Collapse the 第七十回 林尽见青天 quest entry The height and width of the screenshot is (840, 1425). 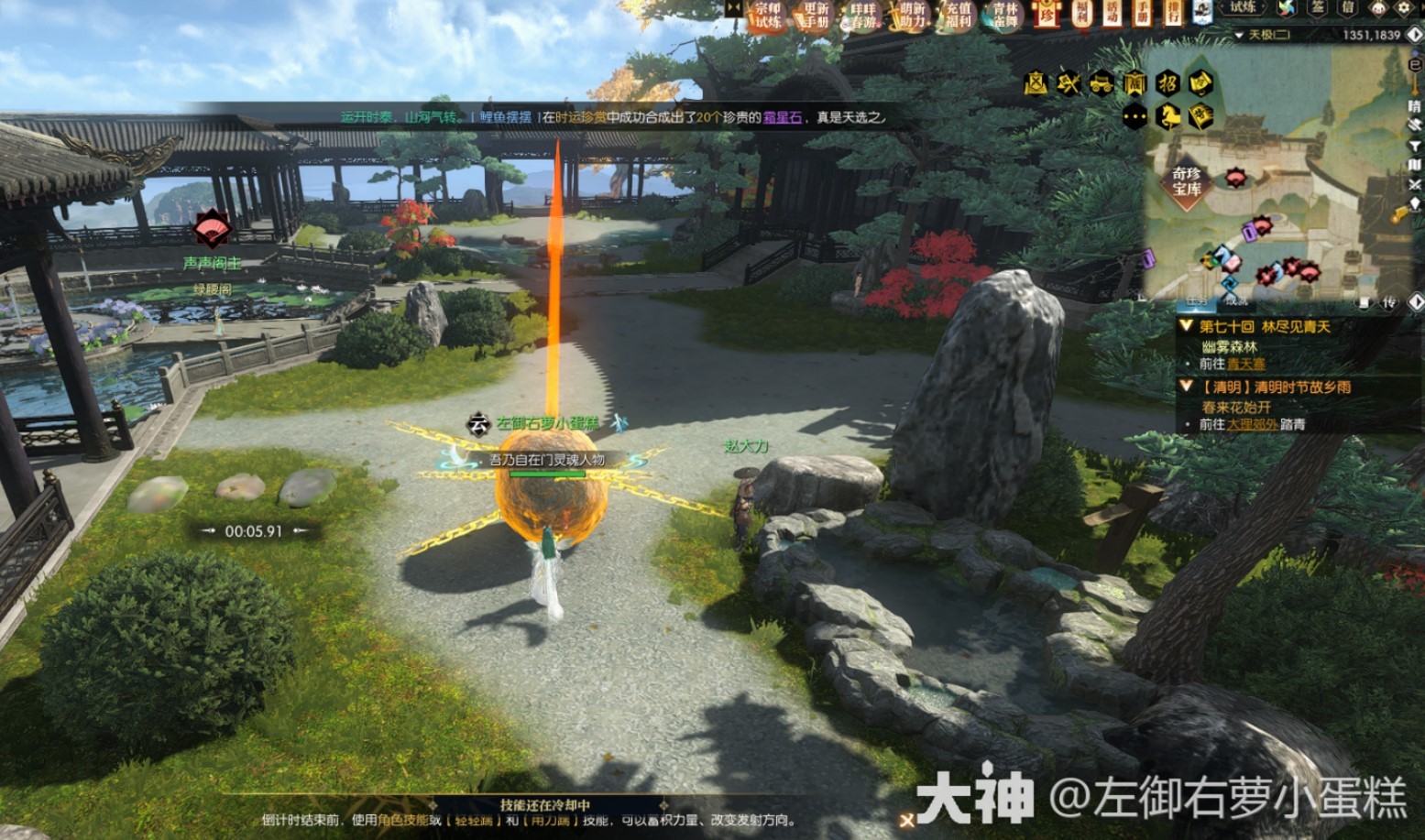pyautogui.click(x=1185, y=325)
